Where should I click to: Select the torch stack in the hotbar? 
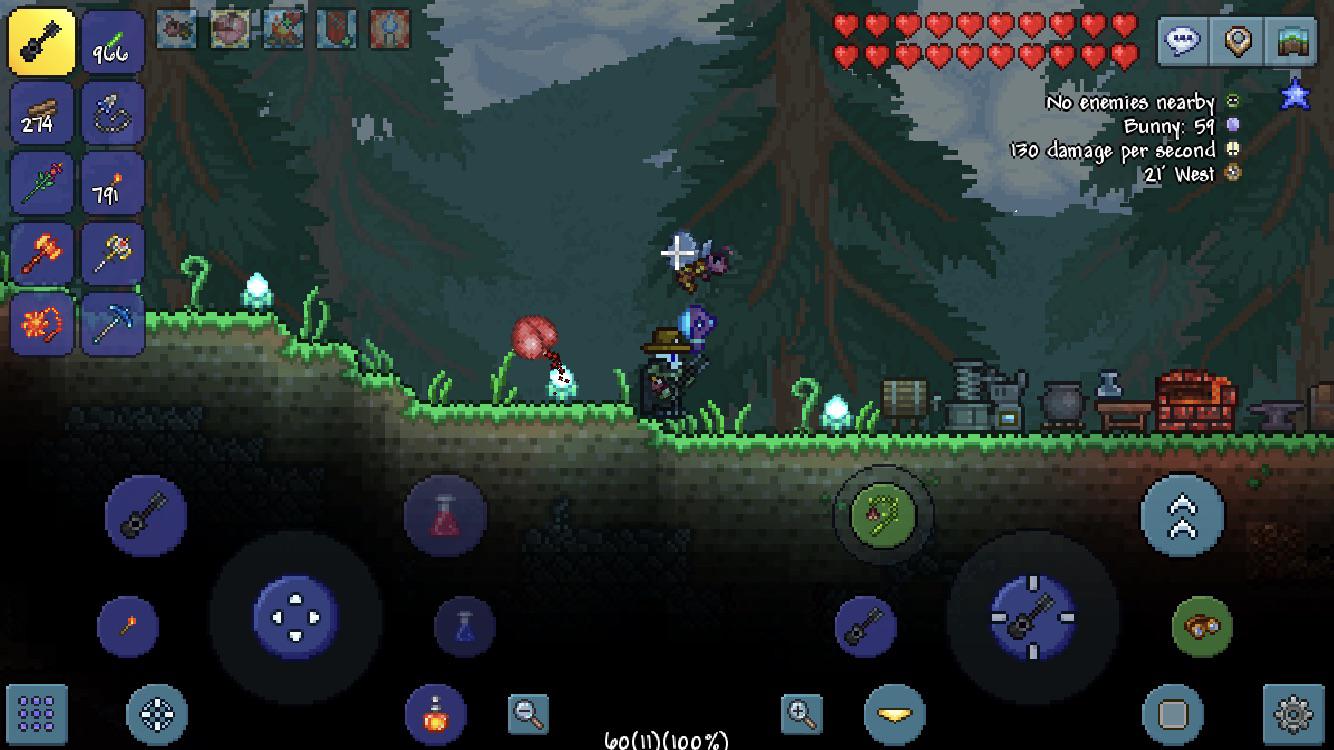[113, 185]
